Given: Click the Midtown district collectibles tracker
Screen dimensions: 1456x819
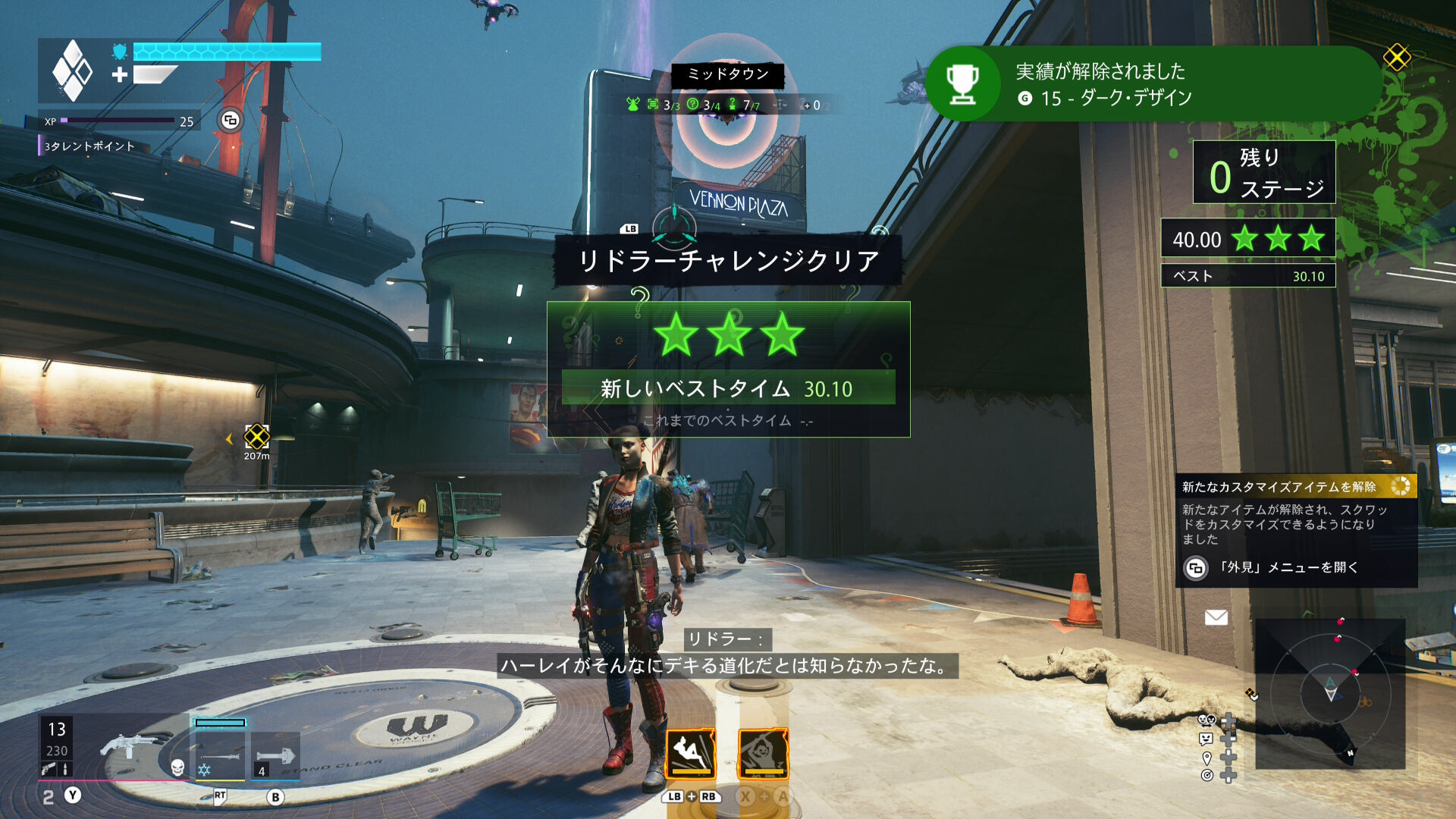Looking at the screenshot, I should click(x=726, y=105).
